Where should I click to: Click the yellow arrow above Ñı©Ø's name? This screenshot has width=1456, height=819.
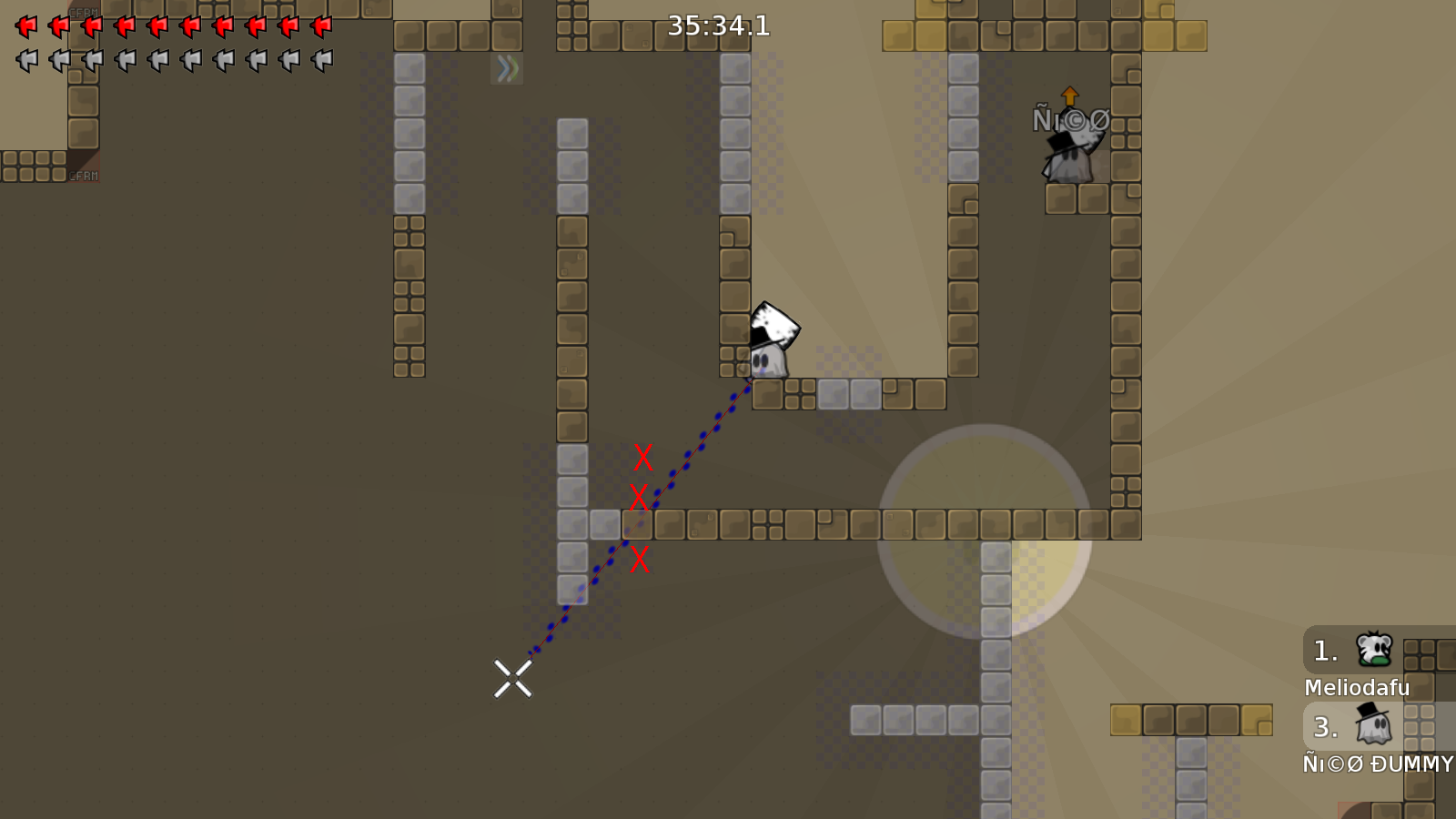[x=1070, y=95]
